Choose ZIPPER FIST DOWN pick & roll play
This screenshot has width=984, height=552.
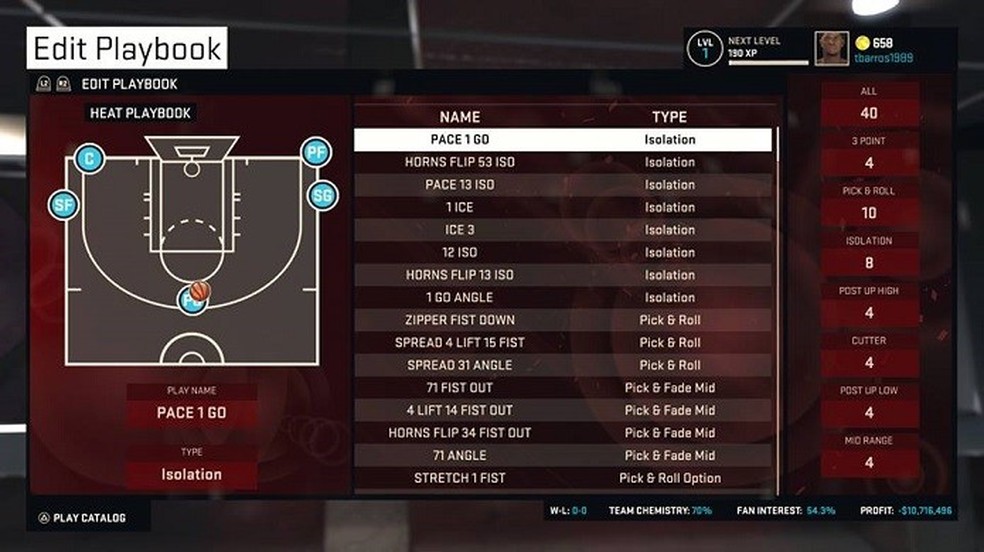pos(562,320)
